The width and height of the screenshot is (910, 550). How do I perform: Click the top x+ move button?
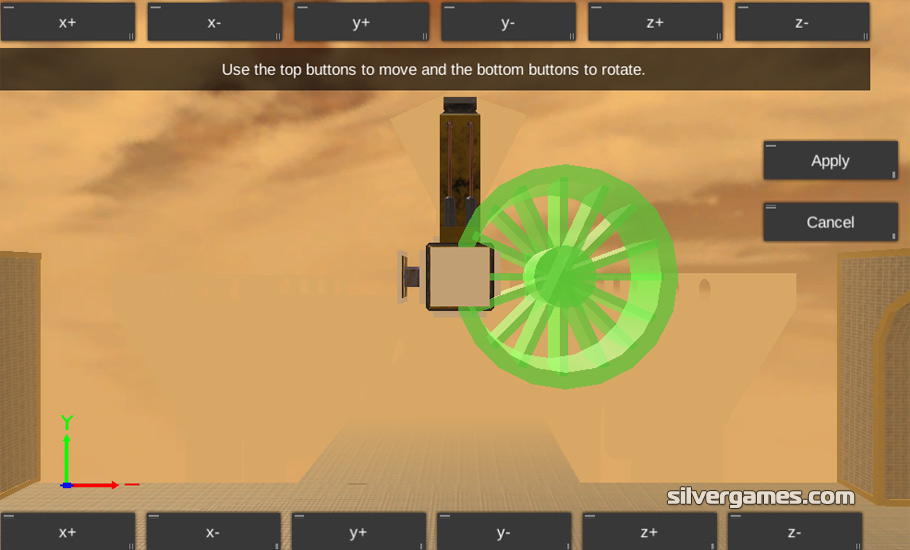[x=68, y=22]
